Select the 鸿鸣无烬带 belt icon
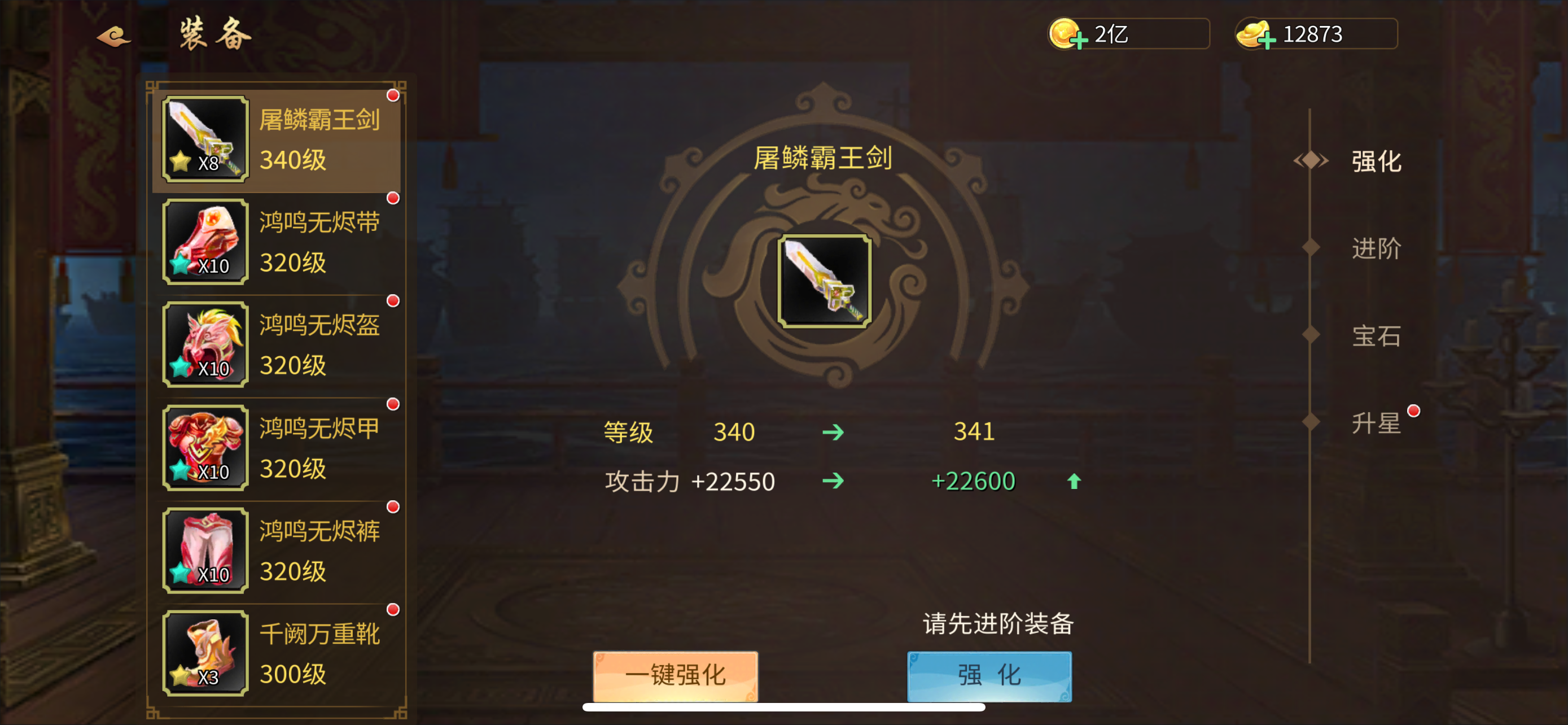 [x=204, y=242]
